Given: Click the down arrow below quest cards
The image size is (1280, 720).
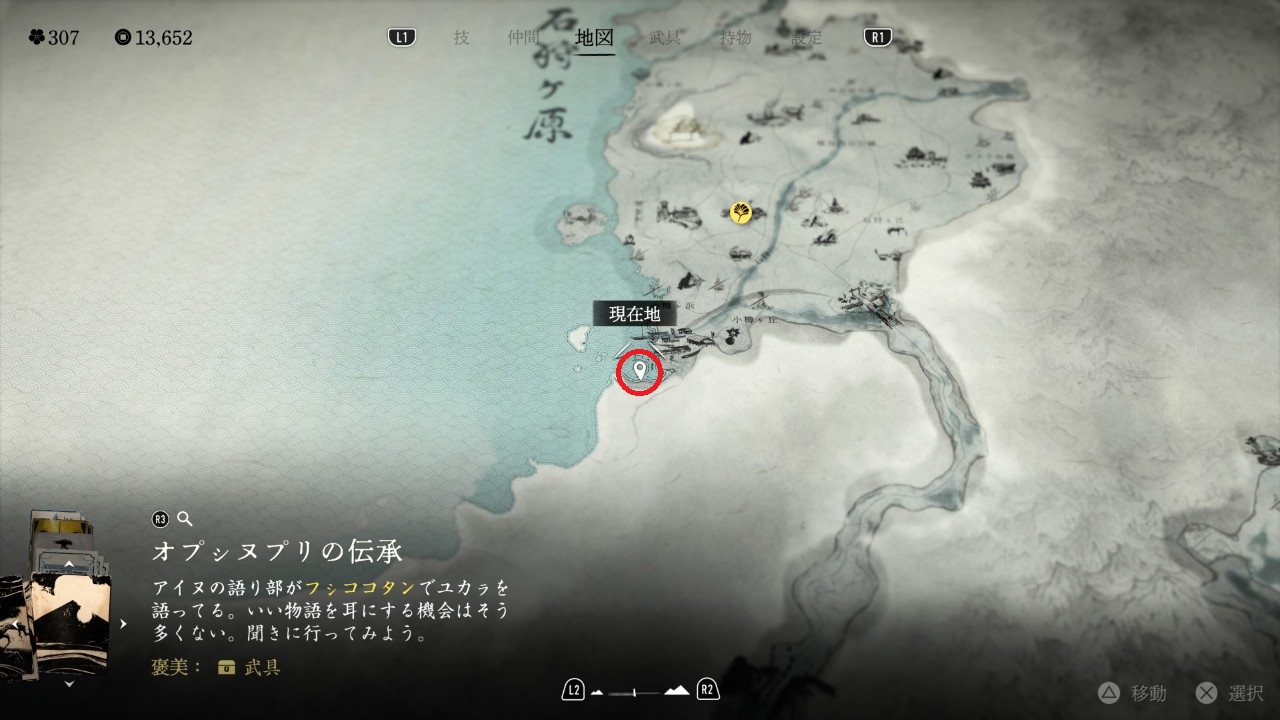Looking at the screenshot, I should [x=68, y=685].
